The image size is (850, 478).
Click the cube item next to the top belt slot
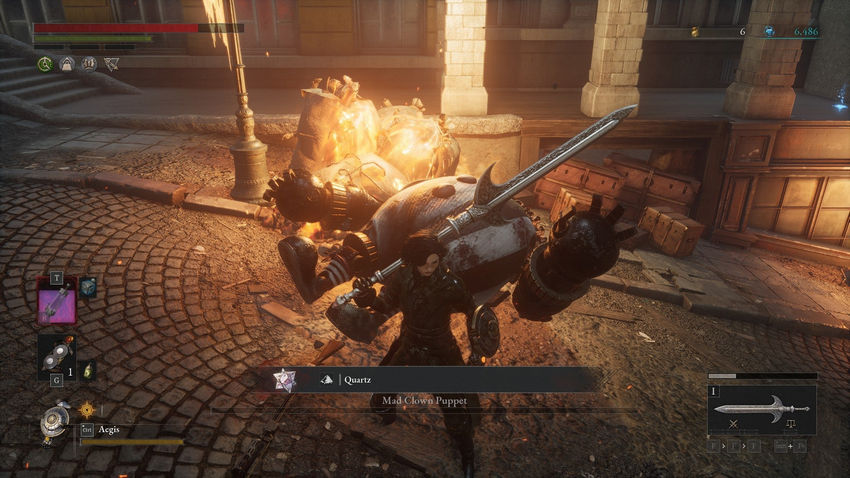(x=88, y=288)
